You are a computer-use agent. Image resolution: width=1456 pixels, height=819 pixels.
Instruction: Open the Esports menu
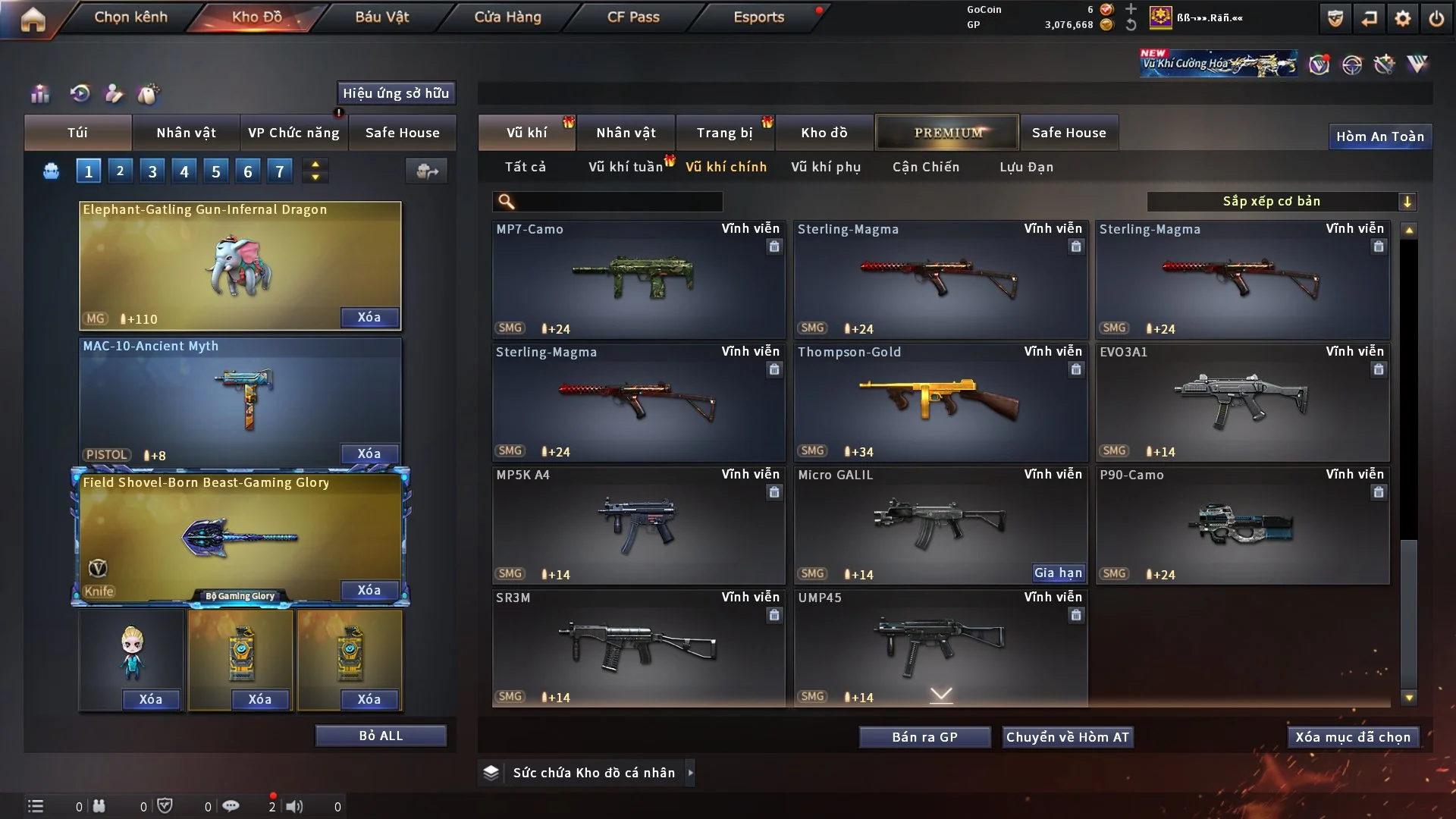(758, 17)
